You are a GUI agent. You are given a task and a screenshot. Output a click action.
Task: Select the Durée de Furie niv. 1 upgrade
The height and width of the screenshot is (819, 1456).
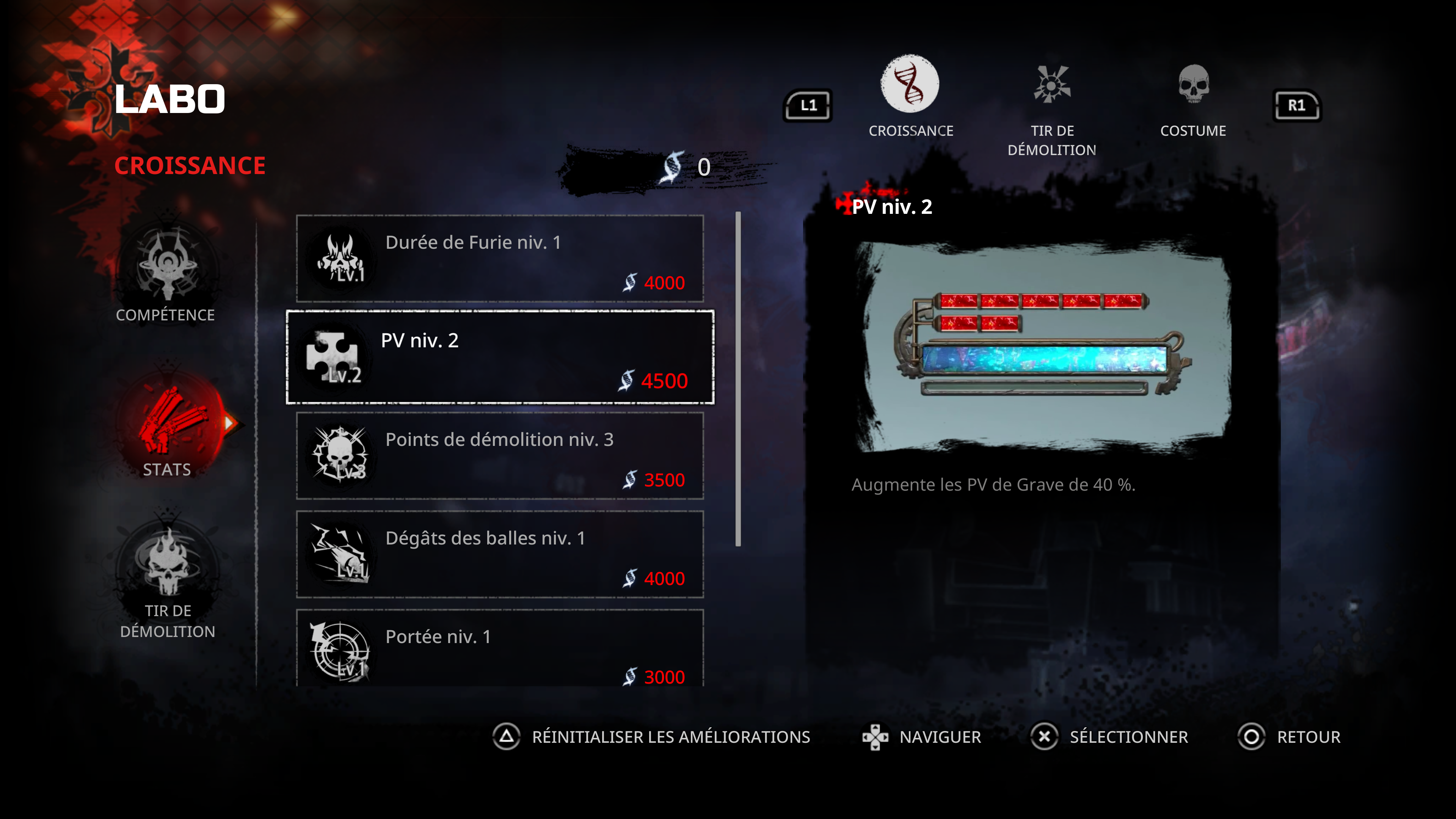(x=500, y=258)
